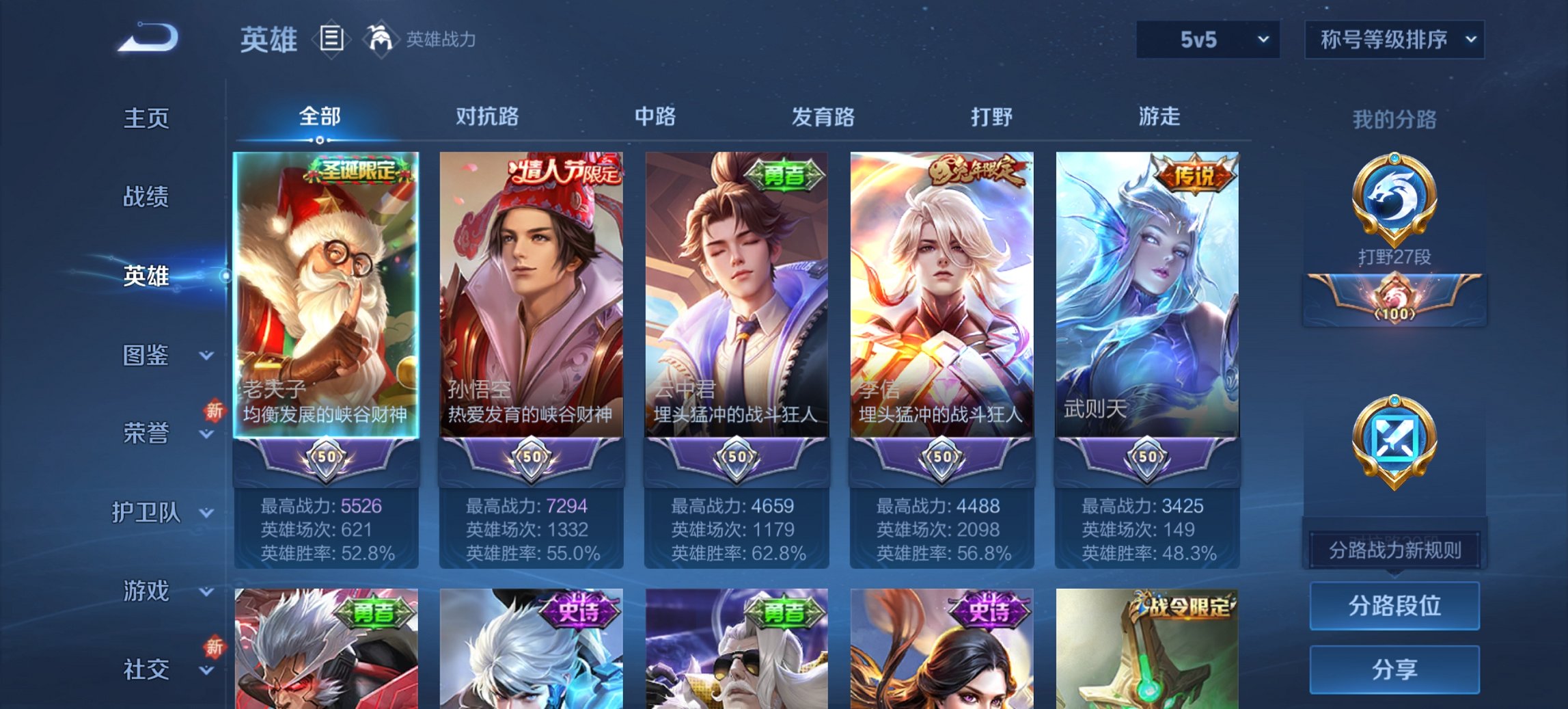Expand the 图鉴 sidebar section
The width and height of the screenshot is (1568, 709).
[x=148, y=355]
